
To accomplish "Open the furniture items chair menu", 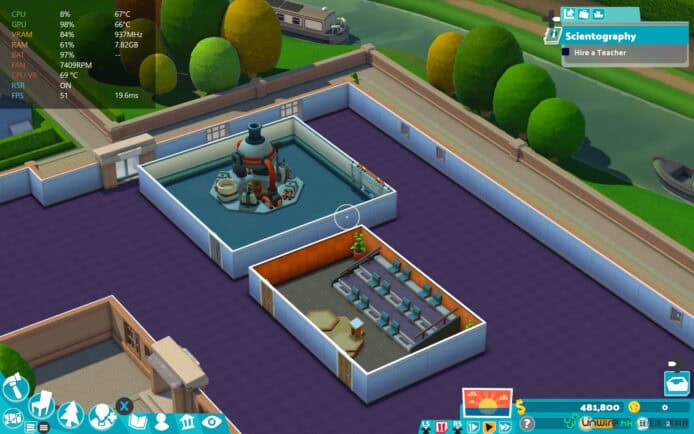I will click(x=42, y=403).
